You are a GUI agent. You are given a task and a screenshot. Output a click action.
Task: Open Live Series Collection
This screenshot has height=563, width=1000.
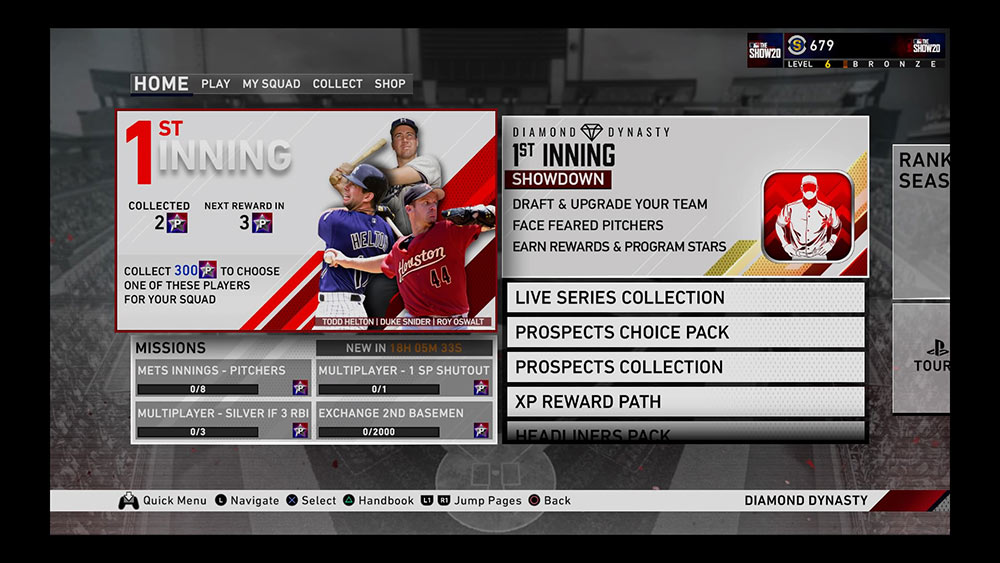685,298
